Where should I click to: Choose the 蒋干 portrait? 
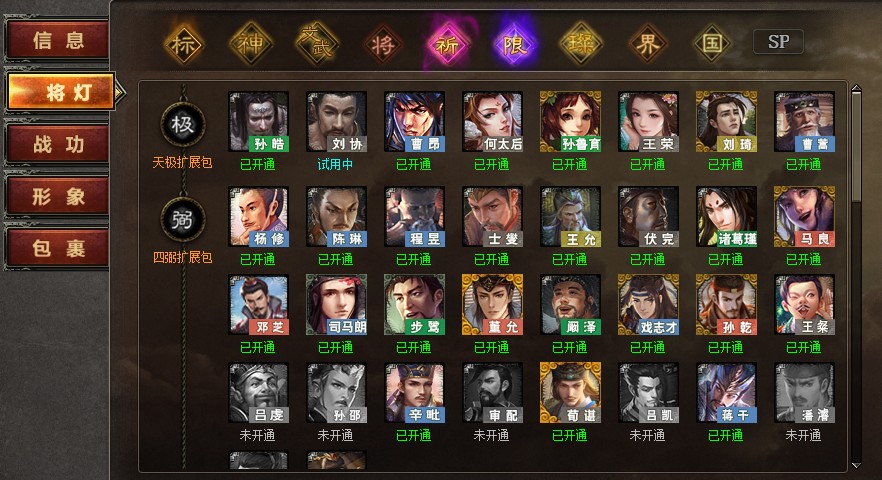[x=727, y=392]
